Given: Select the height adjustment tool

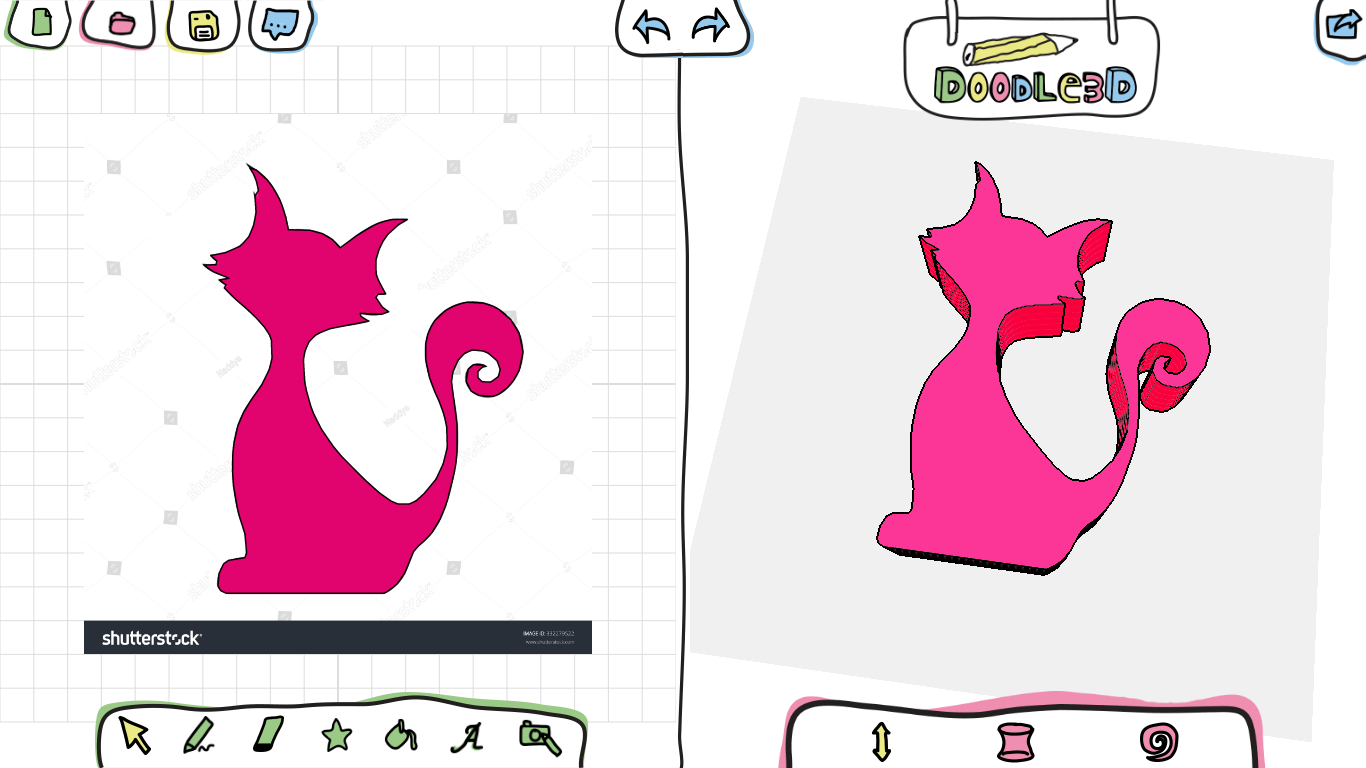Looking at the screenshot, I should coord(880,740).
